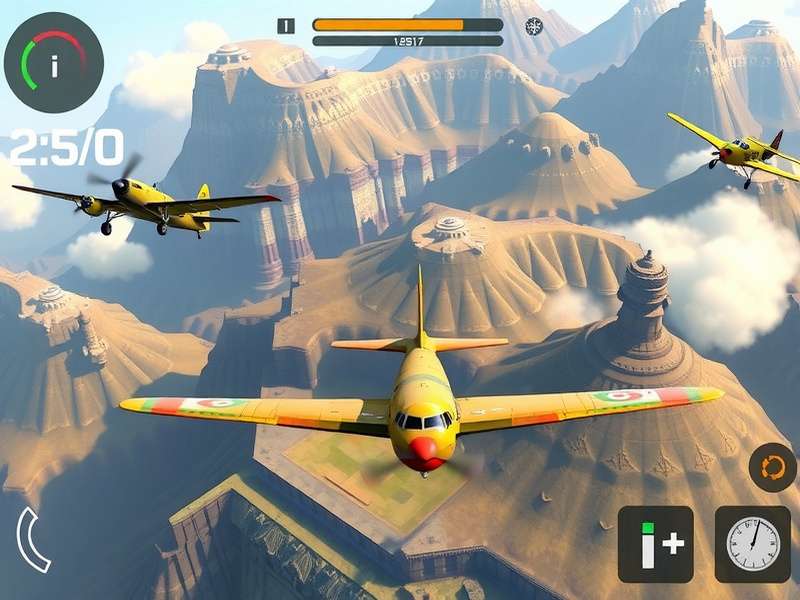Screen dimensions: 800x600
Task: Click the small snowflake-like icon beside the orange bar
Action: point(534,26)
